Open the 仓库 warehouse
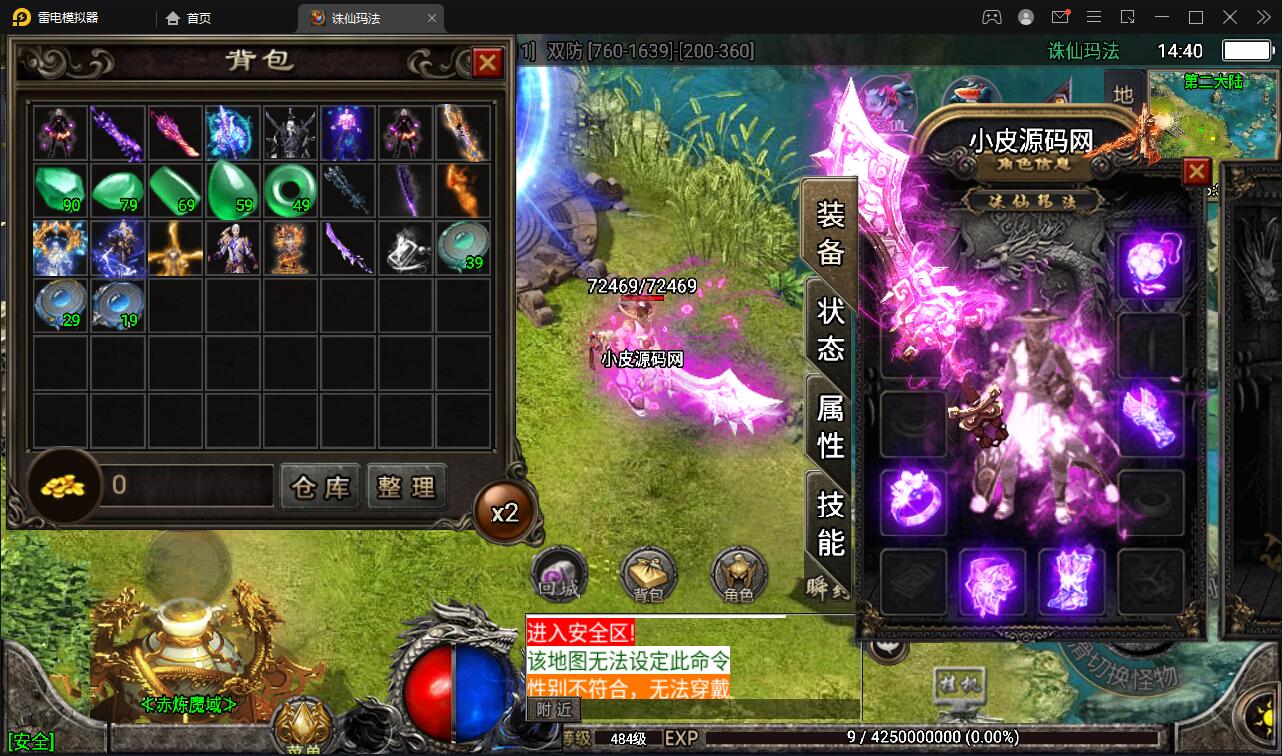1282x756 pixels. [320, 487]
